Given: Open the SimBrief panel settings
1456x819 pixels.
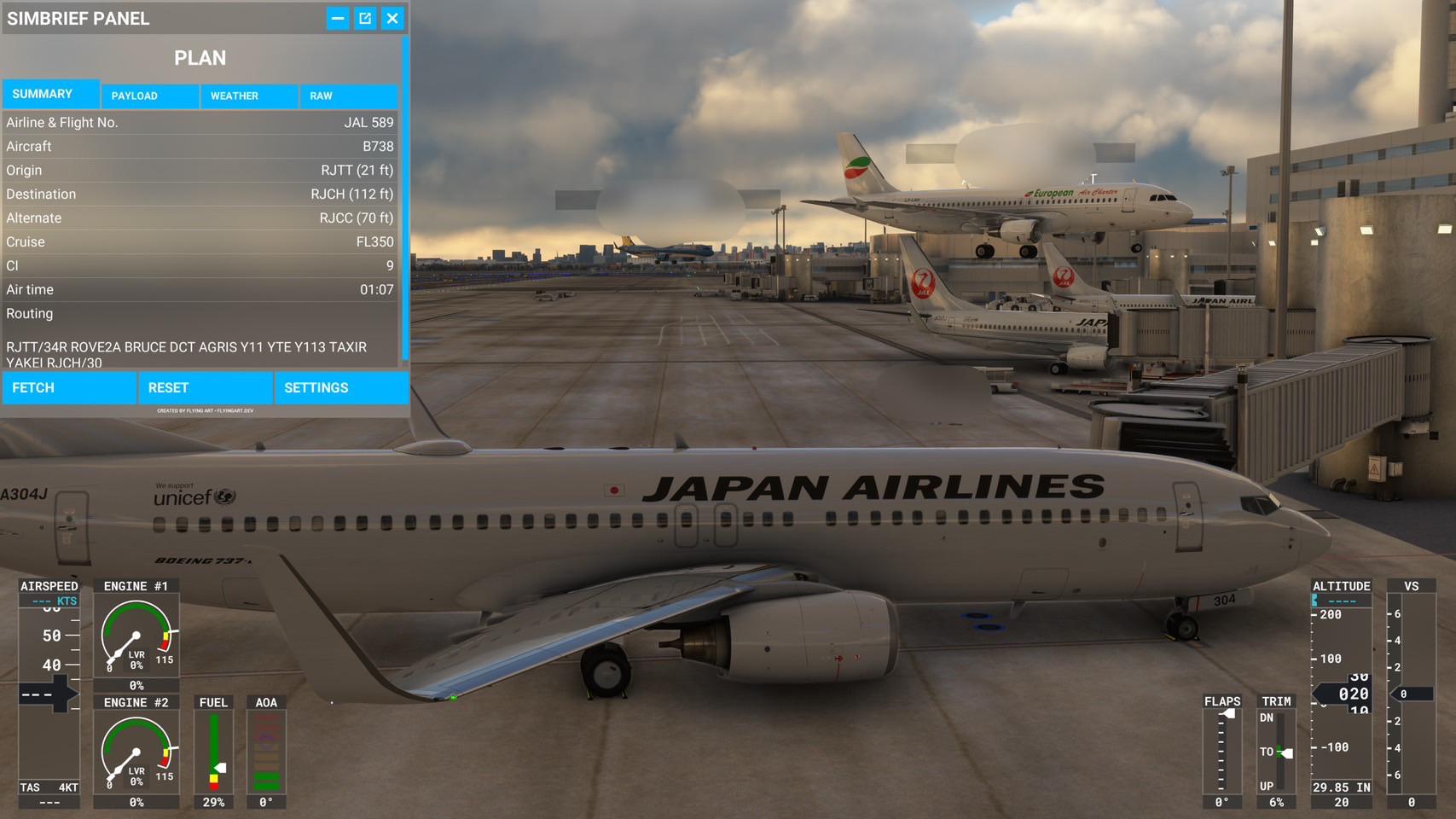Looking at the screenshot, I should tap(341, 388).
